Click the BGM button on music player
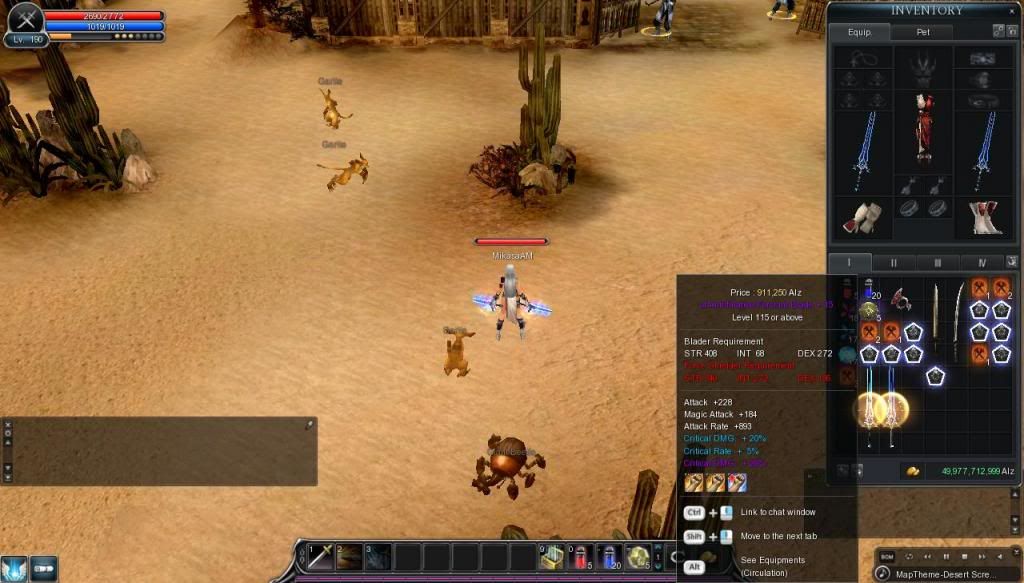The width and height of the screenshot is (1024, 583). [x=889, y=556]
